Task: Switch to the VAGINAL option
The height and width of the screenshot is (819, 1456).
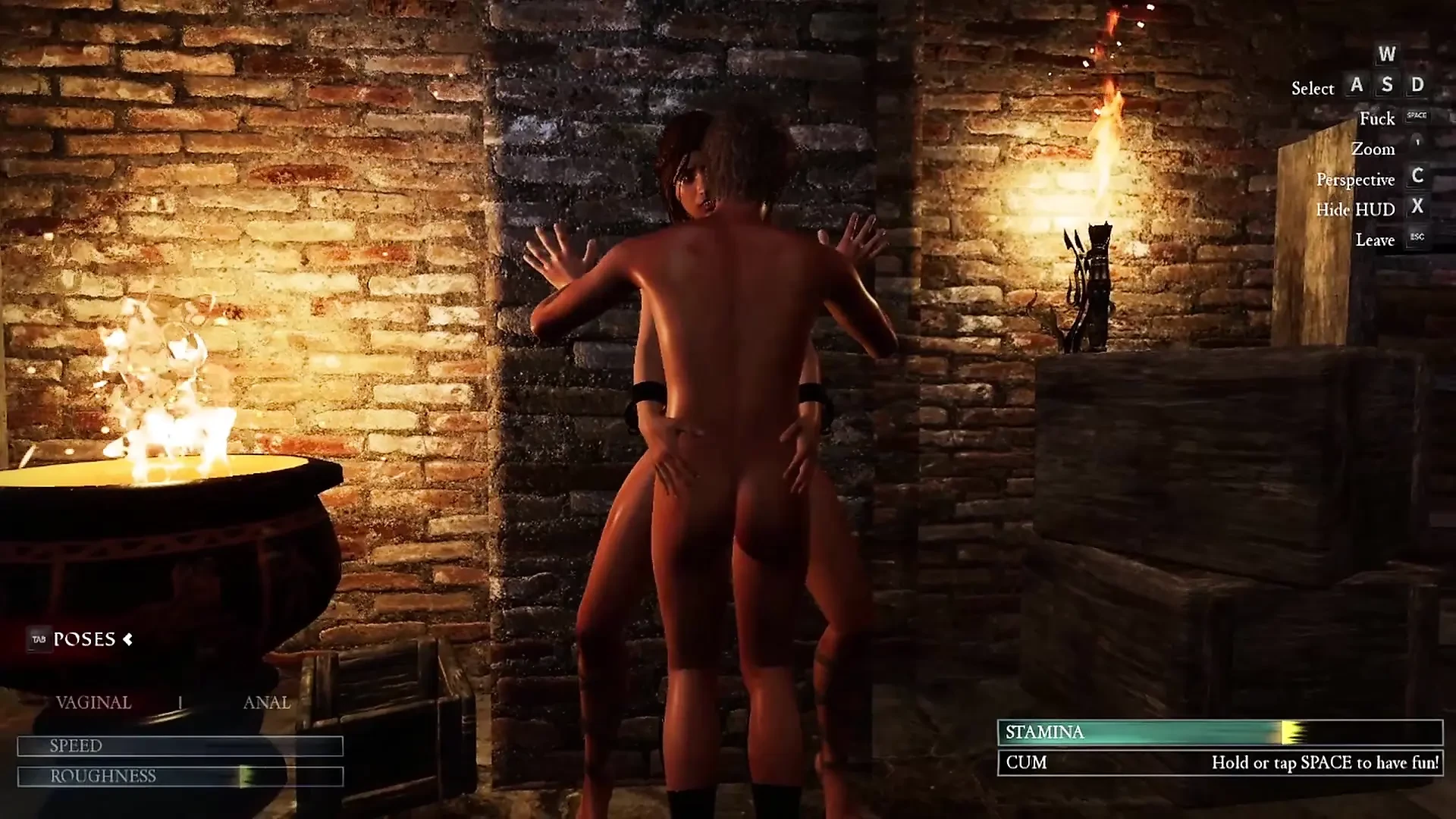Action: [x=93, y=702]
